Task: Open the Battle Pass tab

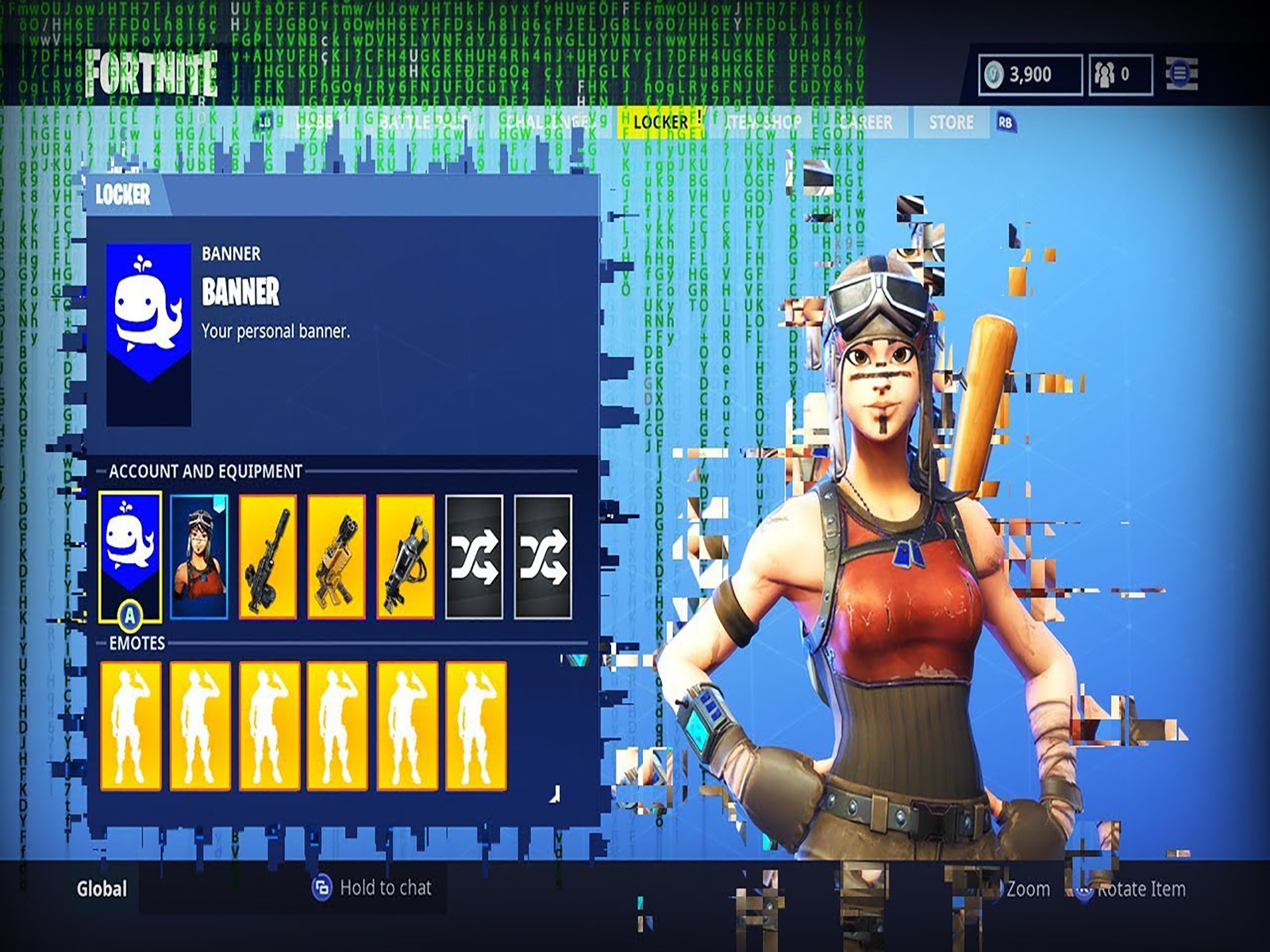Action: [x=423, y=123]
